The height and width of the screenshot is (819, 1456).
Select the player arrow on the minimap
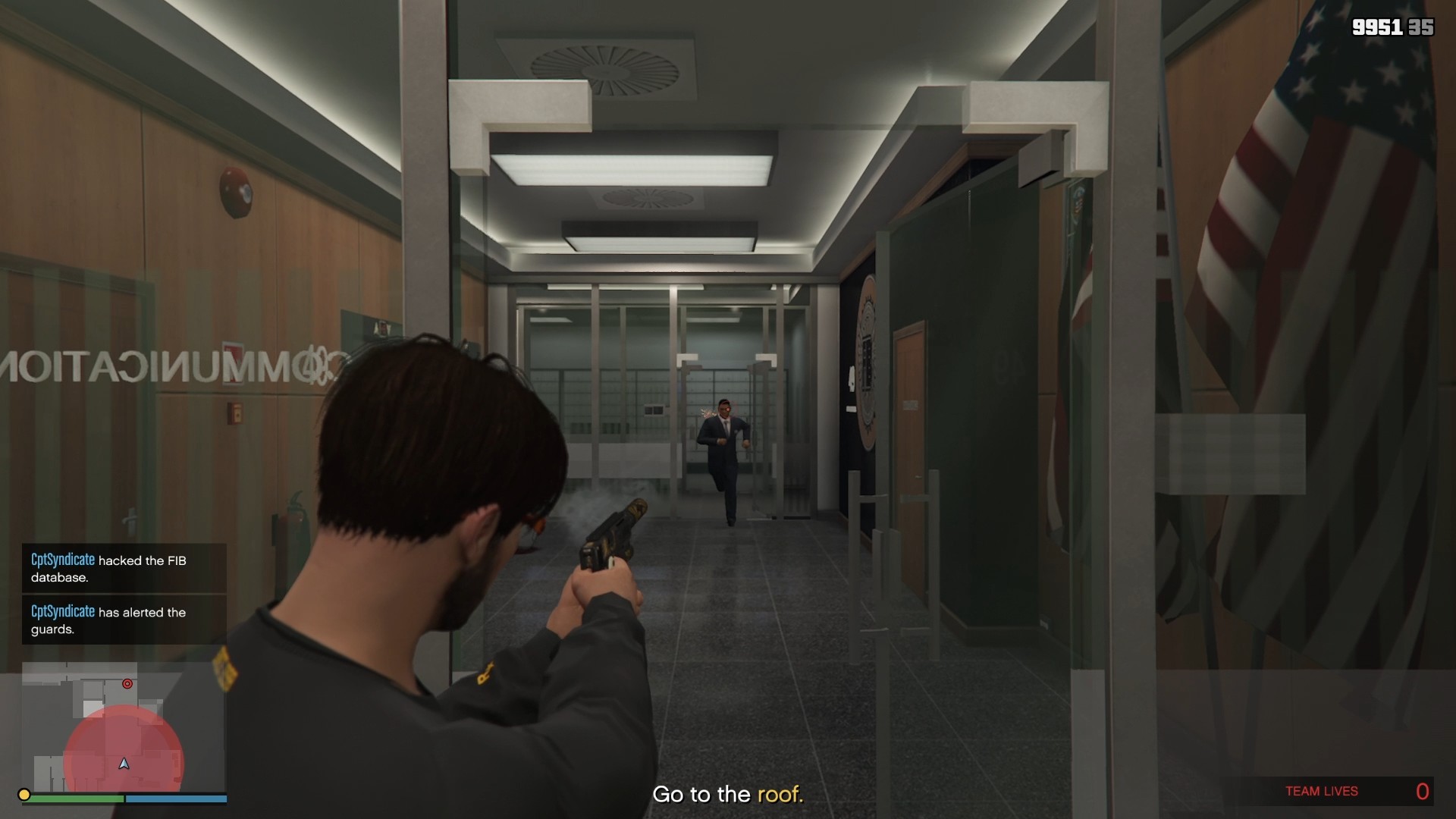click(124, 764)
